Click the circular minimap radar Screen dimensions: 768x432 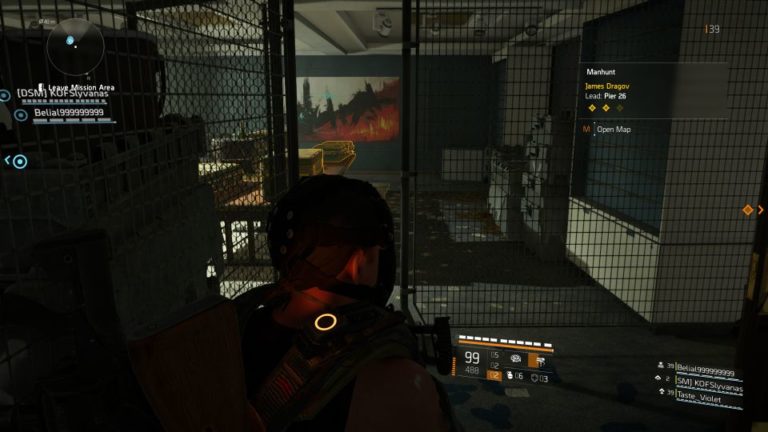click(x=72, y=42)
